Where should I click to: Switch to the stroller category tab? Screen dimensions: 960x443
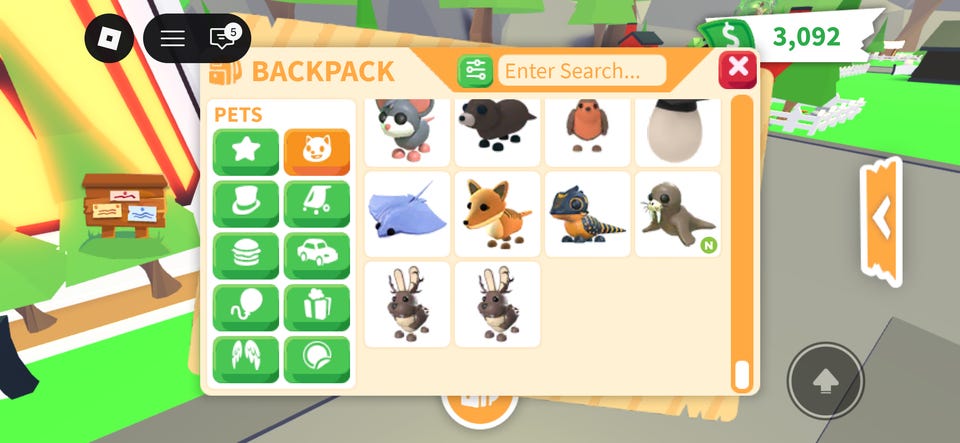(x=317, y=204)
